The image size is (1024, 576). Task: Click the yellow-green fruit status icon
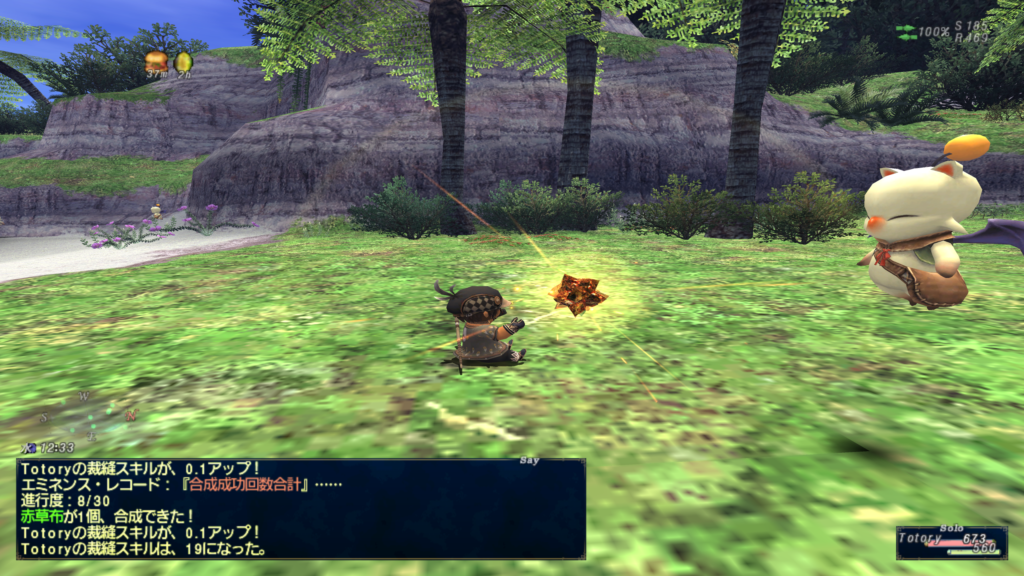(183, 62)
